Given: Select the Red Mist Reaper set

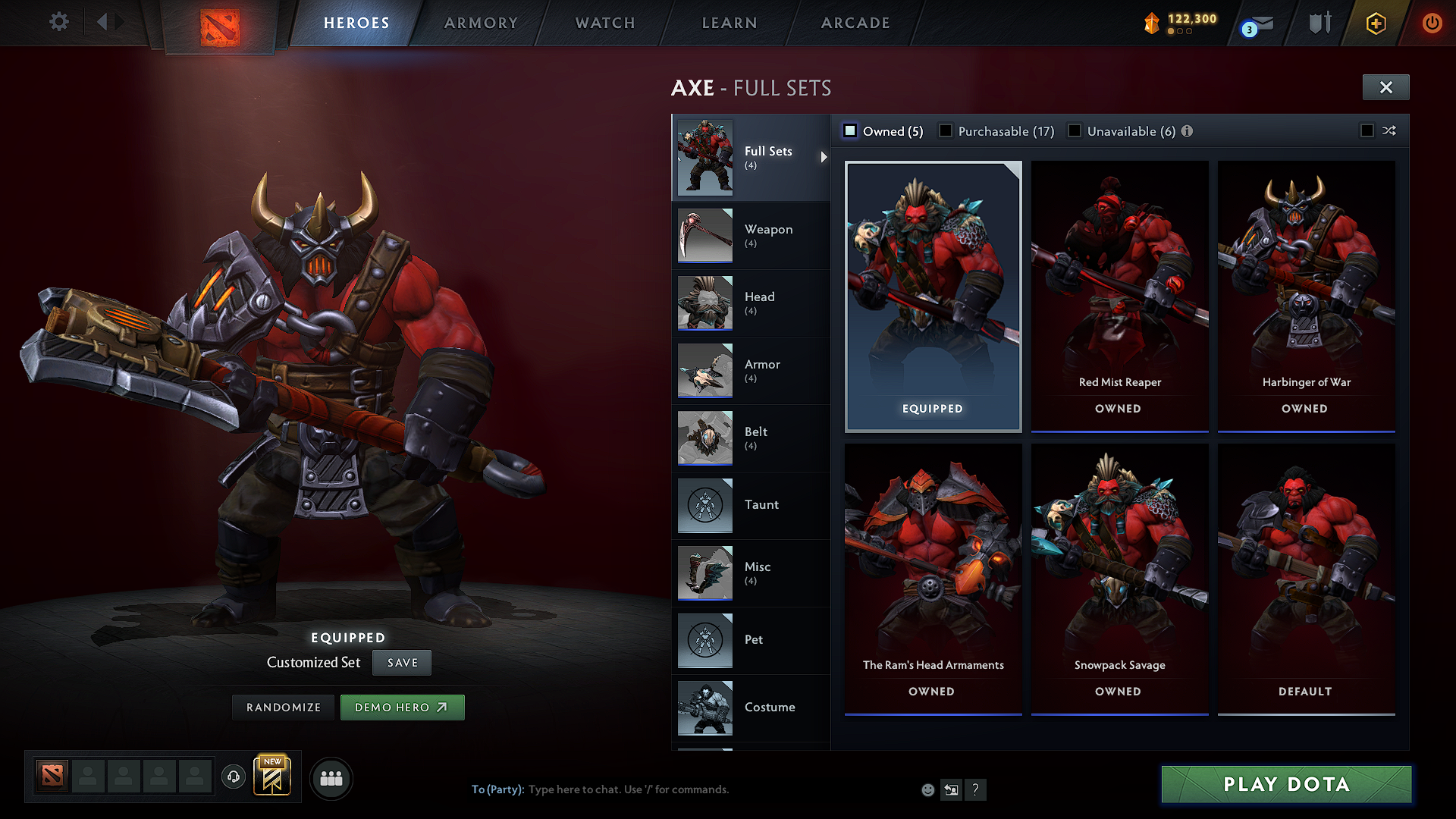Looking at the screenshot, I should [x=1119, y=296].
